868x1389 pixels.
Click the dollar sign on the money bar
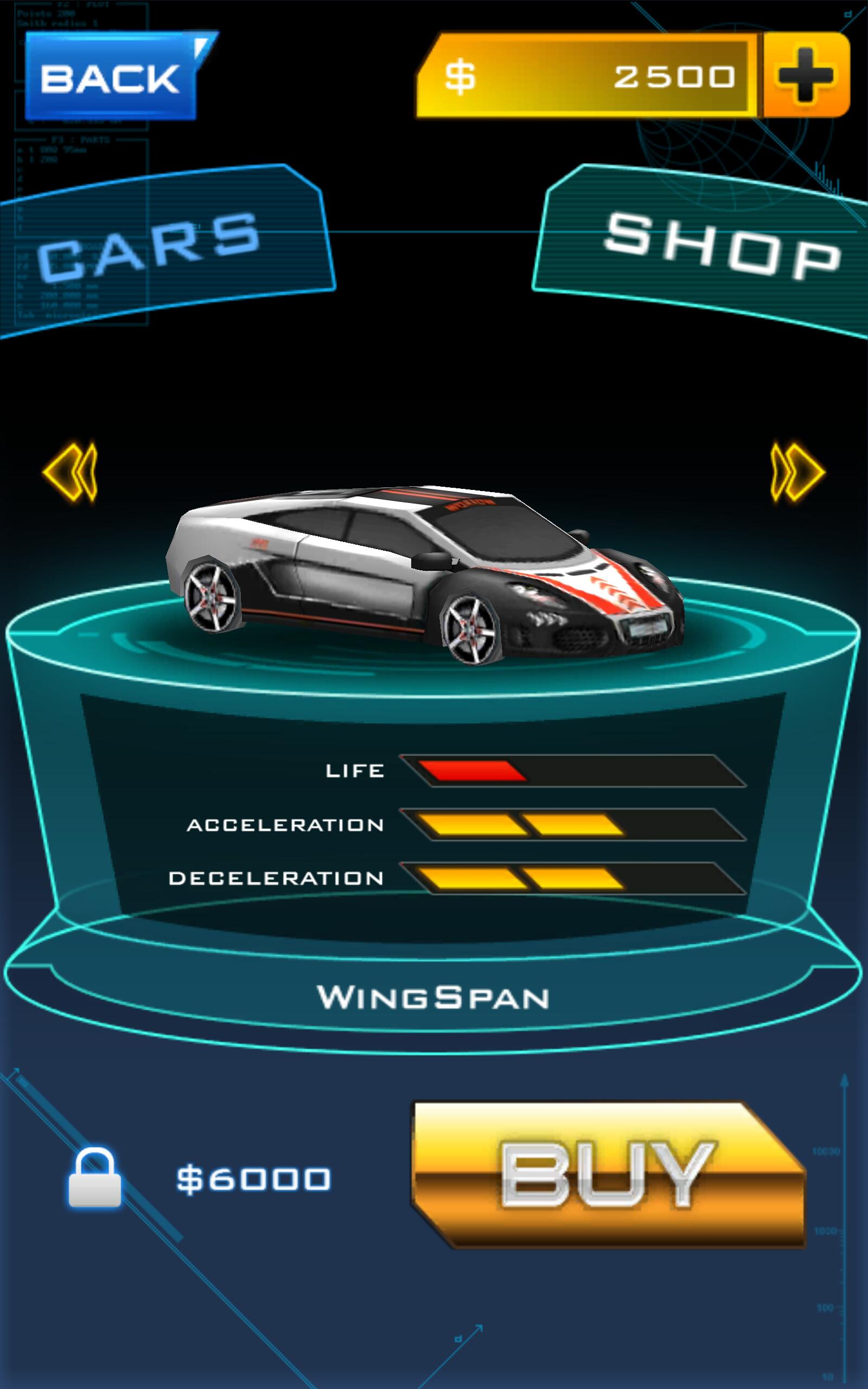459,78
